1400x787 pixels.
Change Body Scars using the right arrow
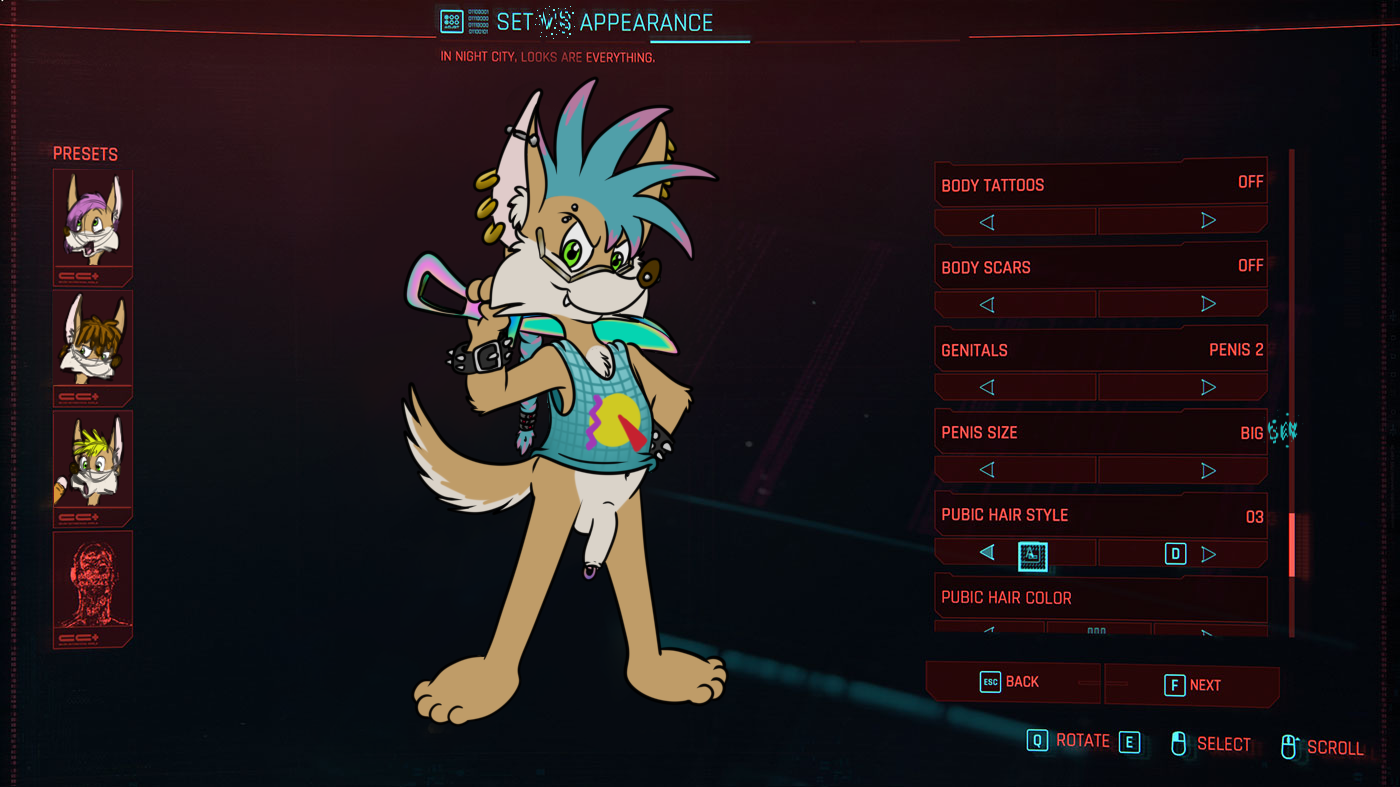tap(1208, 304)
